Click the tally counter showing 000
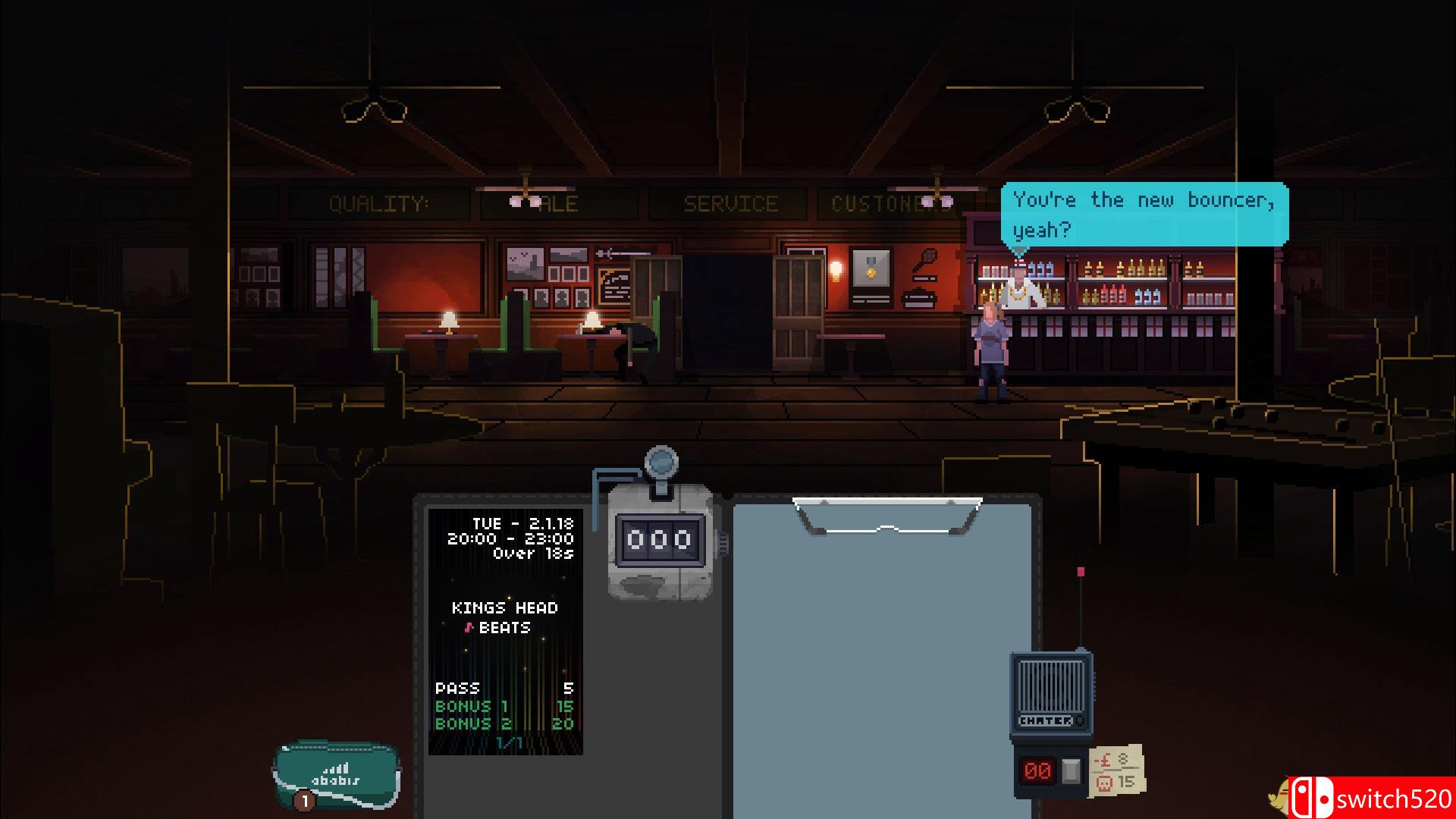This screenshot has width=1456, height=819. (660, 539)
